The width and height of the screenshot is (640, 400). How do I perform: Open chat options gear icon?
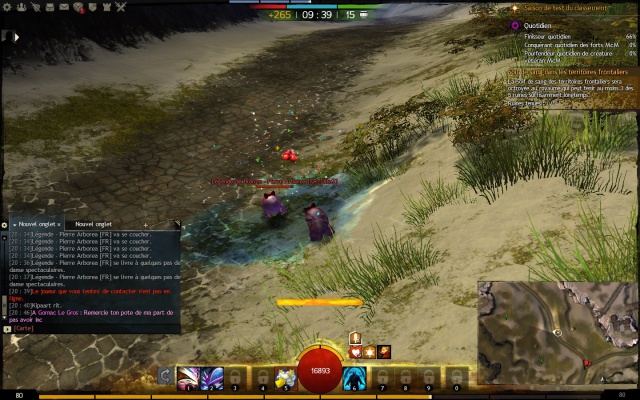pos(4,224)
